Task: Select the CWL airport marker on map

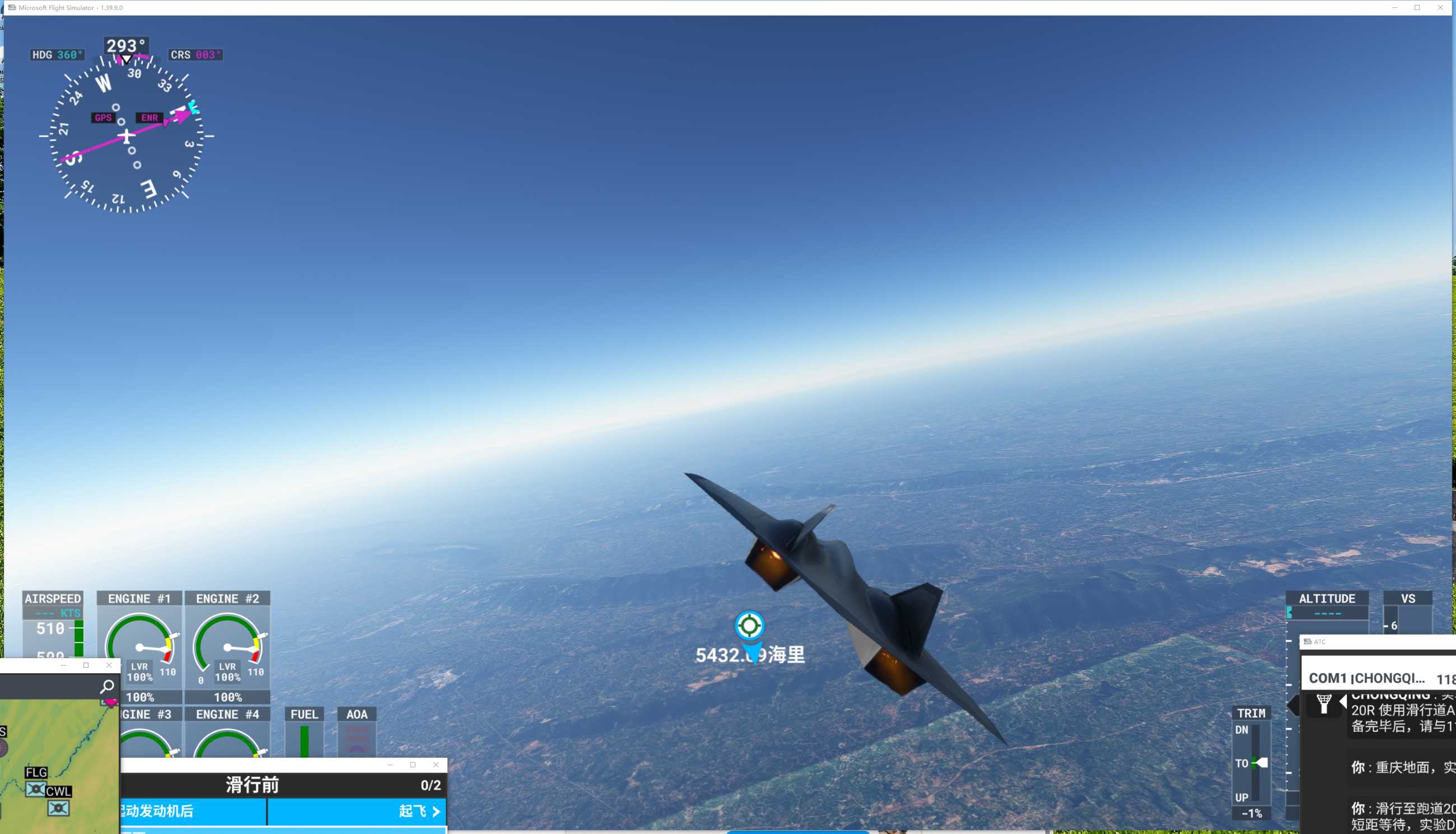Action: click(58, 808)
